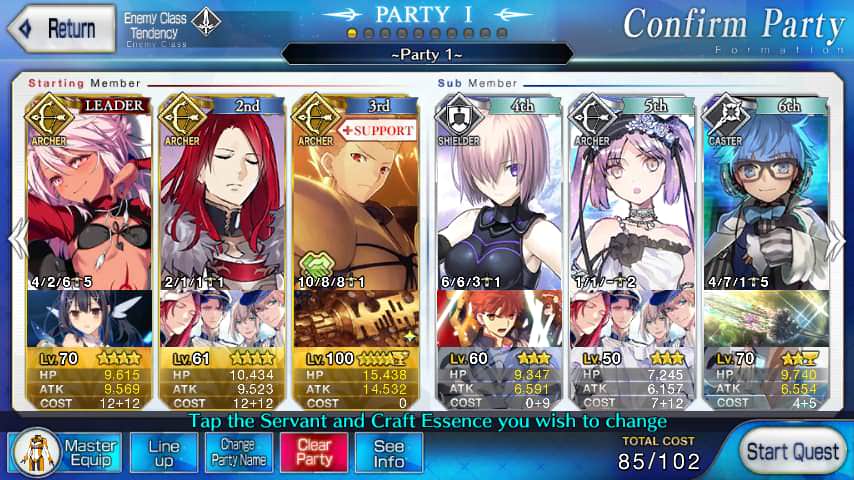This screenshot has width=854, height=480.
Task: Select the second party page dot
Action: (x=369, y=34)
